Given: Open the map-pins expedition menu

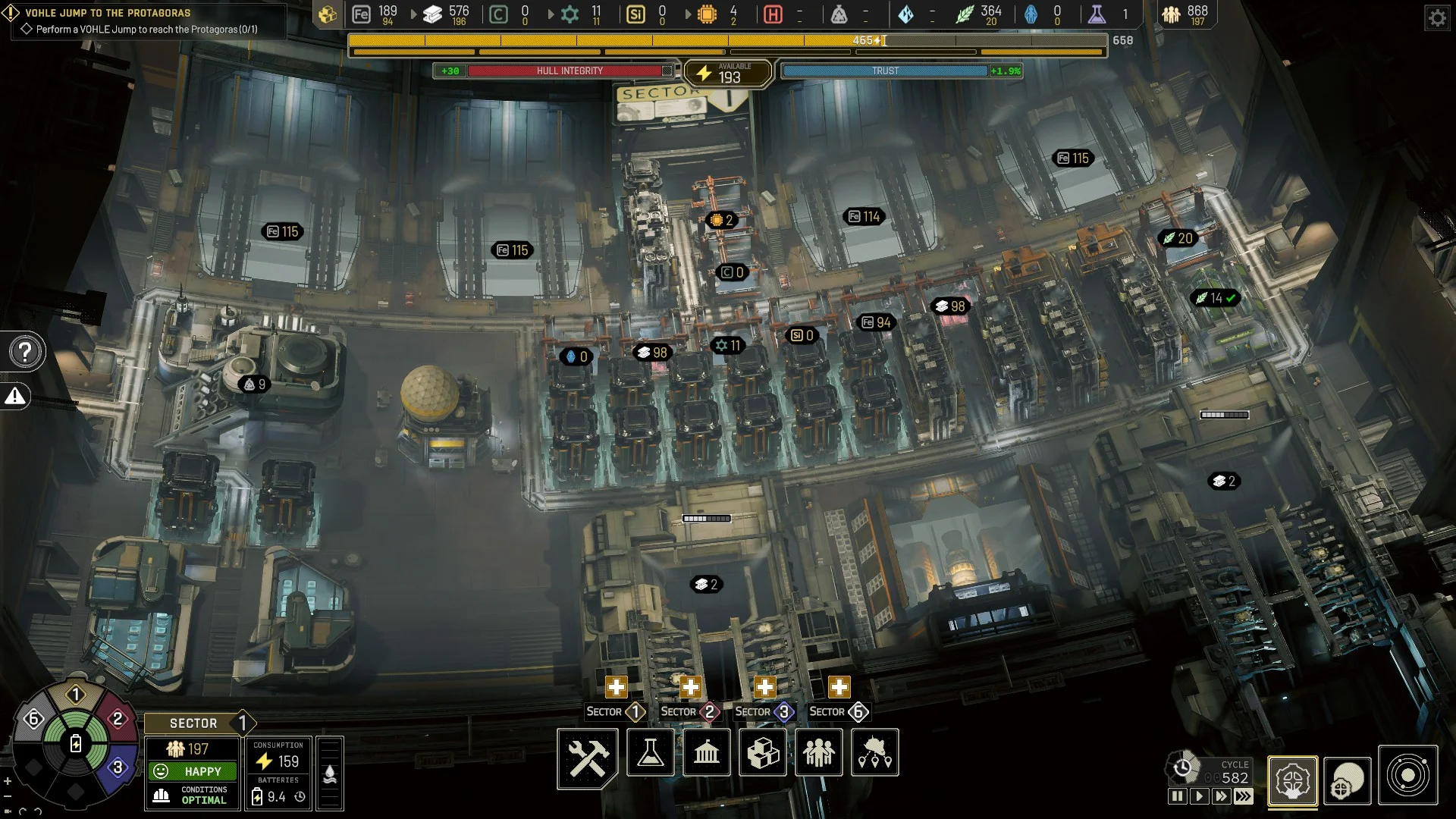Looking at the screenshot, I should pos(875,753).
